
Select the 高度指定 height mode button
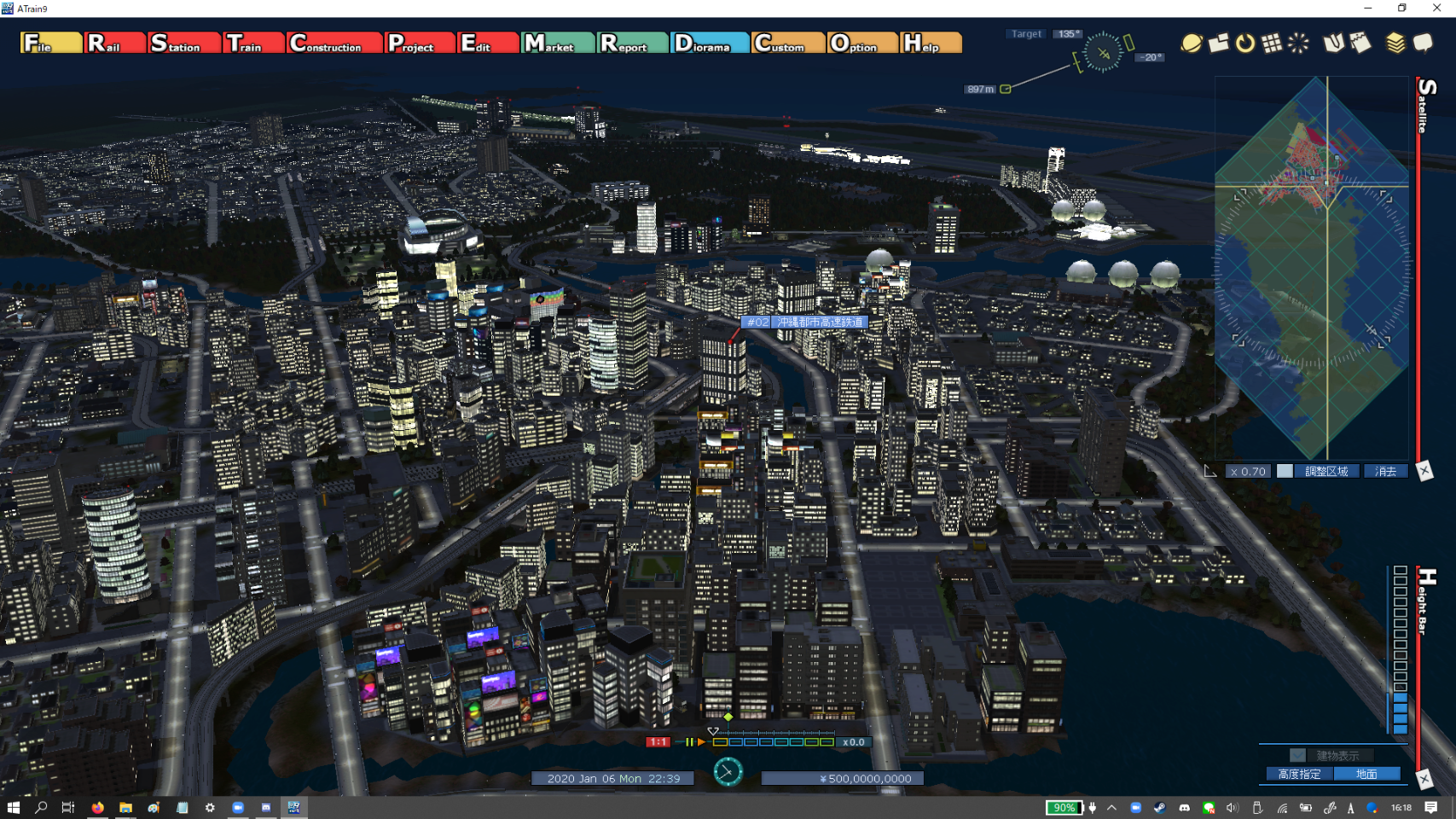click(x=1299, y=774)
